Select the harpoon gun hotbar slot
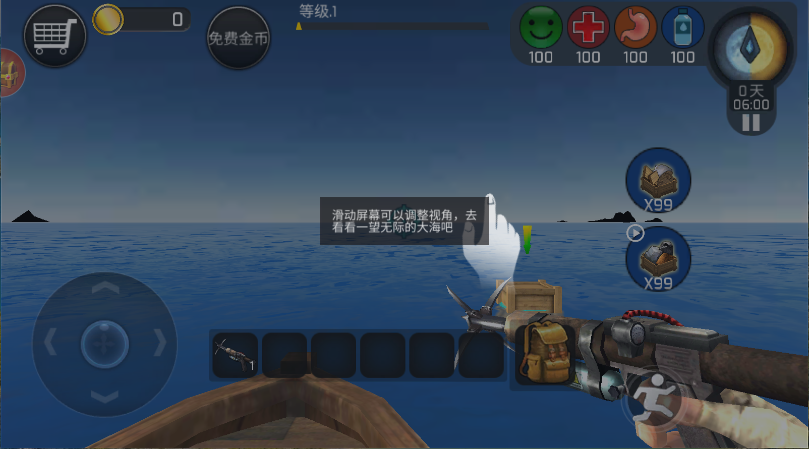This screenshot has width=809, height=449. pos(235,355)
